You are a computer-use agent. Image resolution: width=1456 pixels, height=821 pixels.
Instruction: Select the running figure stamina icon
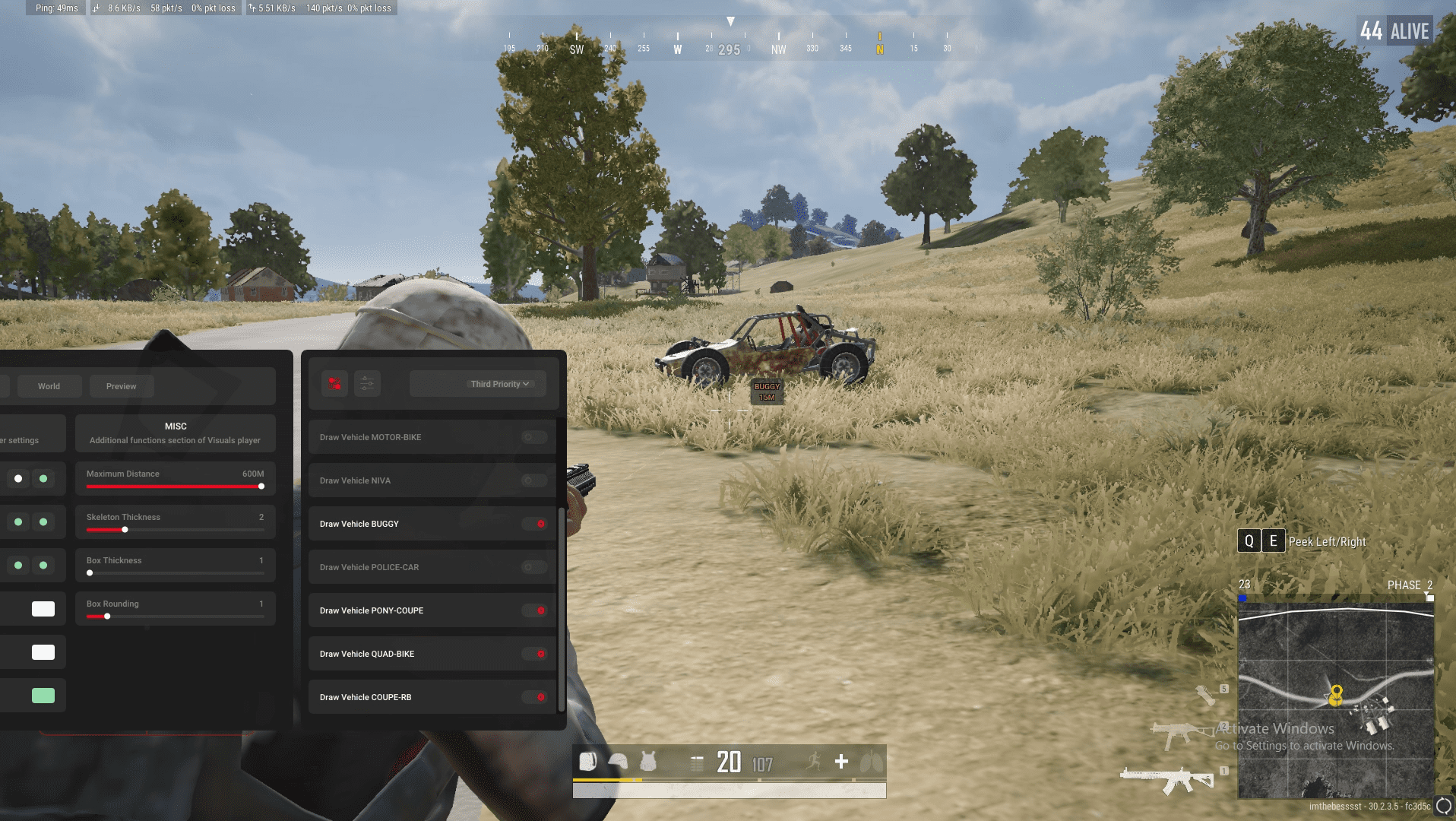point(812,761)
